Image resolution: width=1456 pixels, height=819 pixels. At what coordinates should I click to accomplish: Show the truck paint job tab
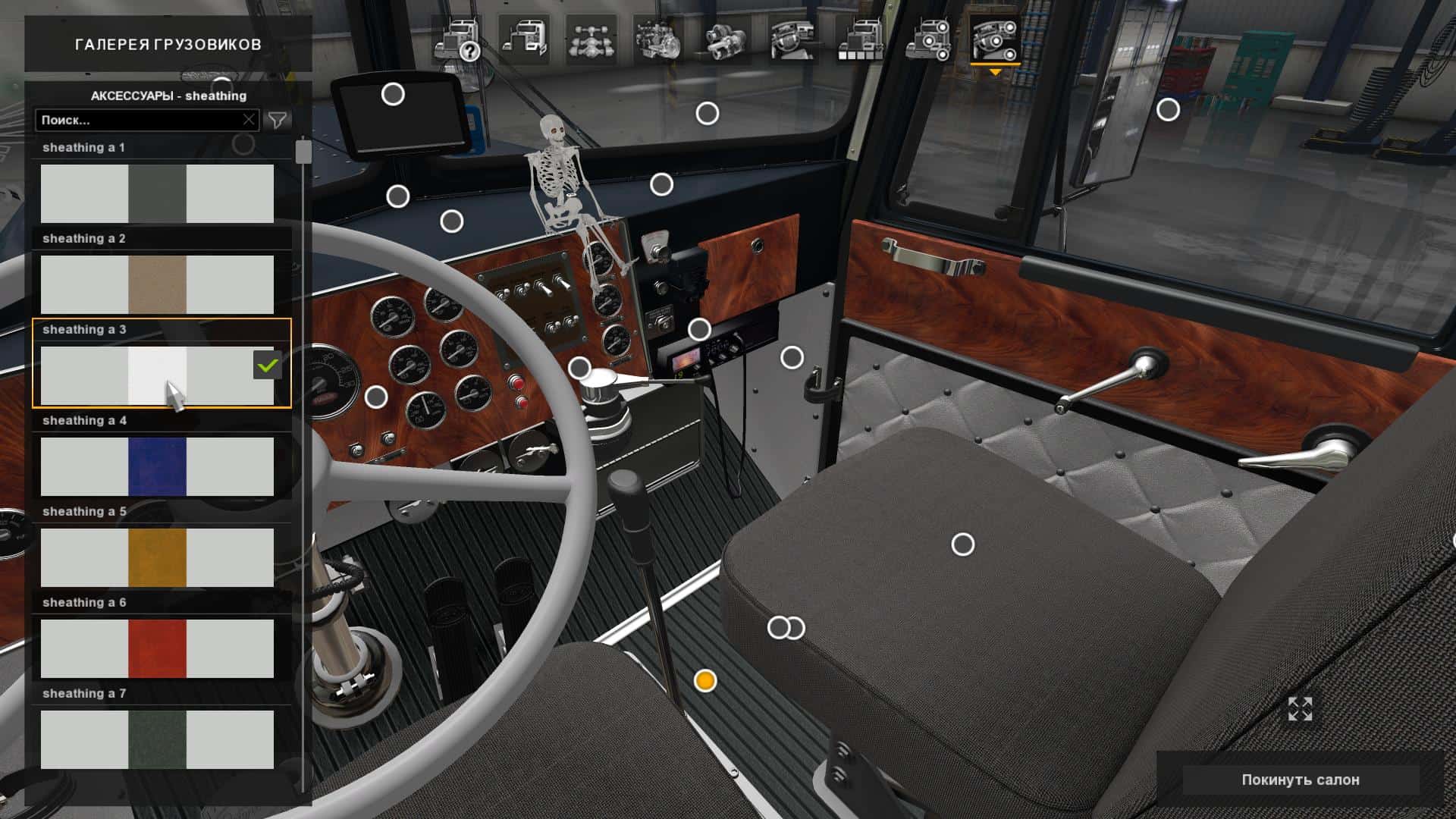[860, 39]
